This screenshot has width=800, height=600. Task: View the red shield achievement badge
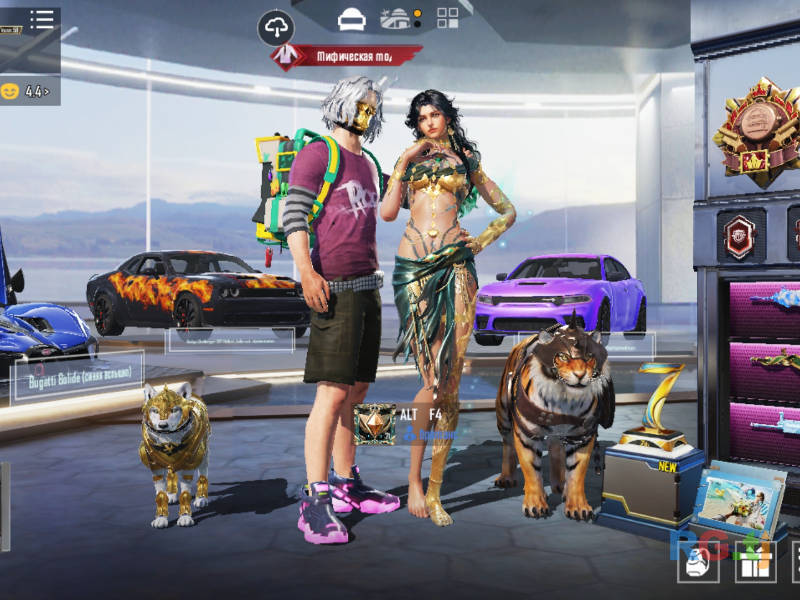tap(741, 236)
